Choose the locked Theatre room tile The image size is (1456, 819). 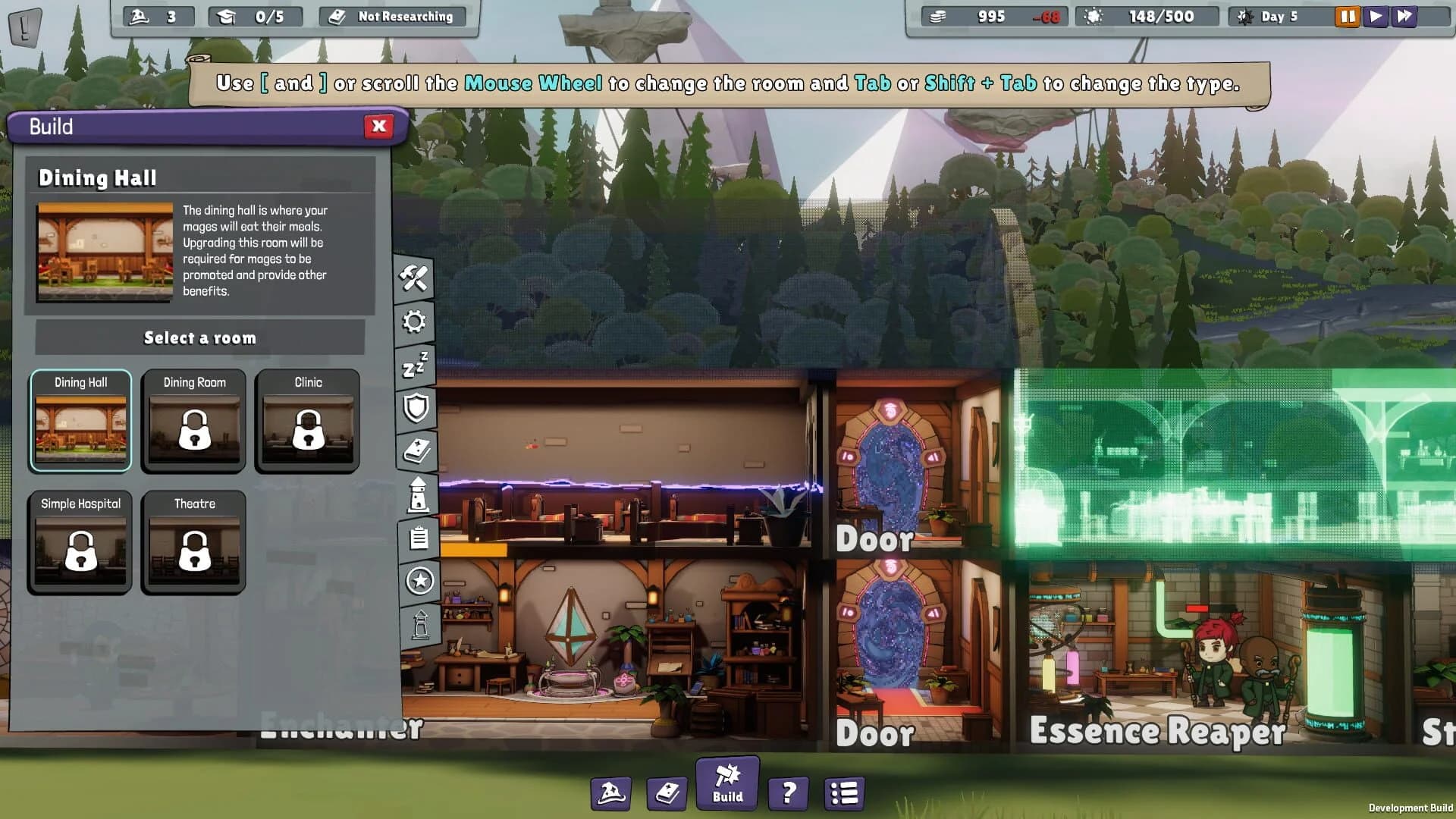coord(194,541)
